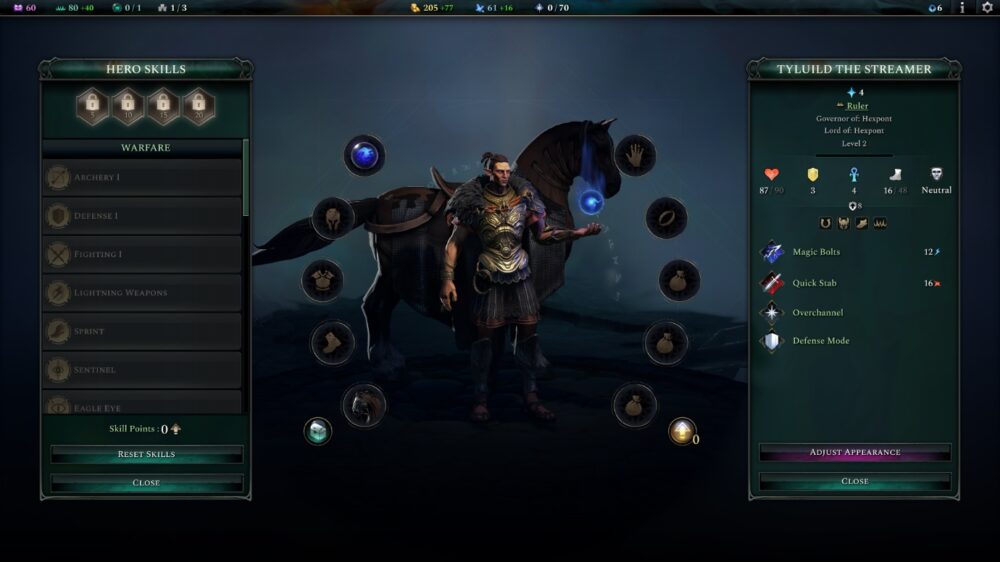
Task: Reset hero skills
Action: coord(146,454)
